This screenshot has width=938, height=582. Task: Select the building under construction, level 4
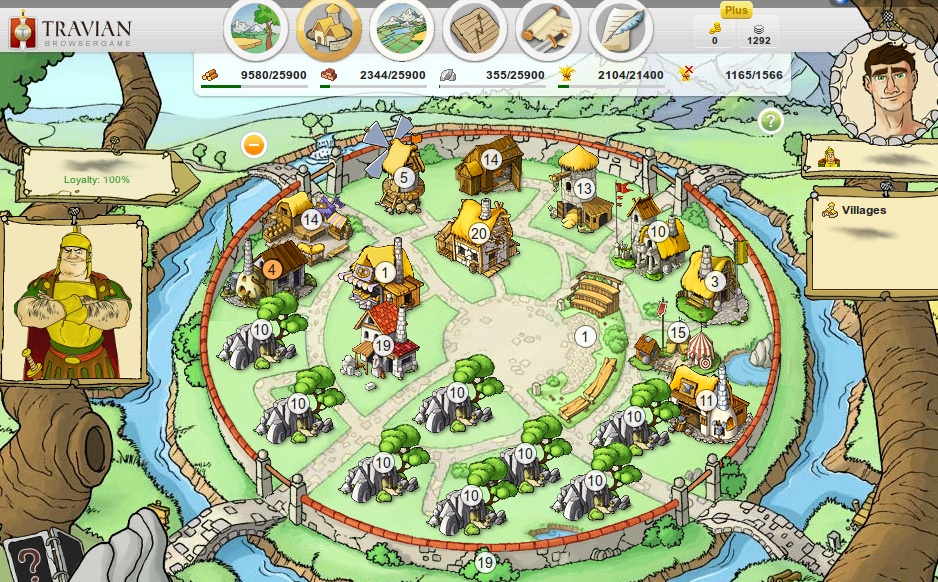tap(271, 269)
